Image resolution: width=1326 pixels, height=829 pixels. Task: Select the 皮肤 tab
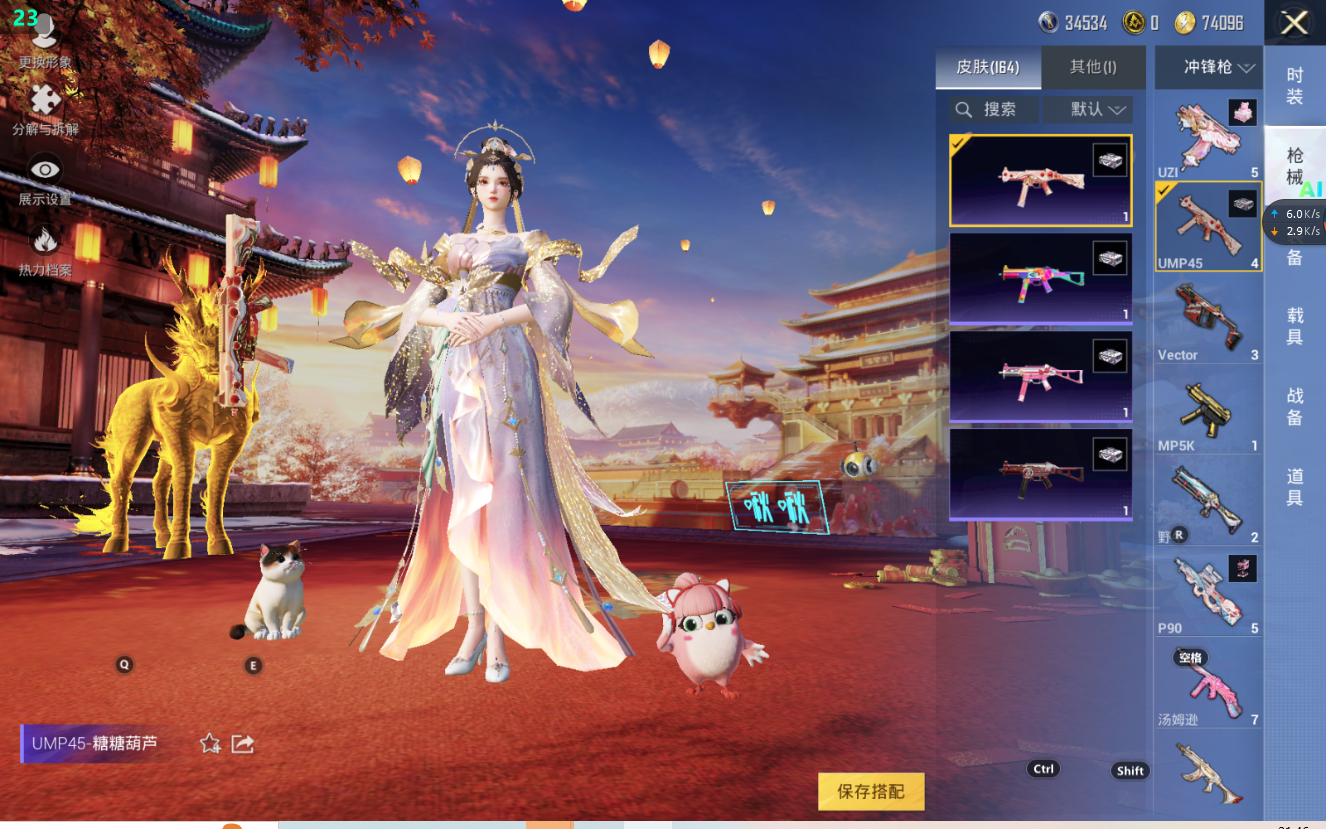pos(988,67)
